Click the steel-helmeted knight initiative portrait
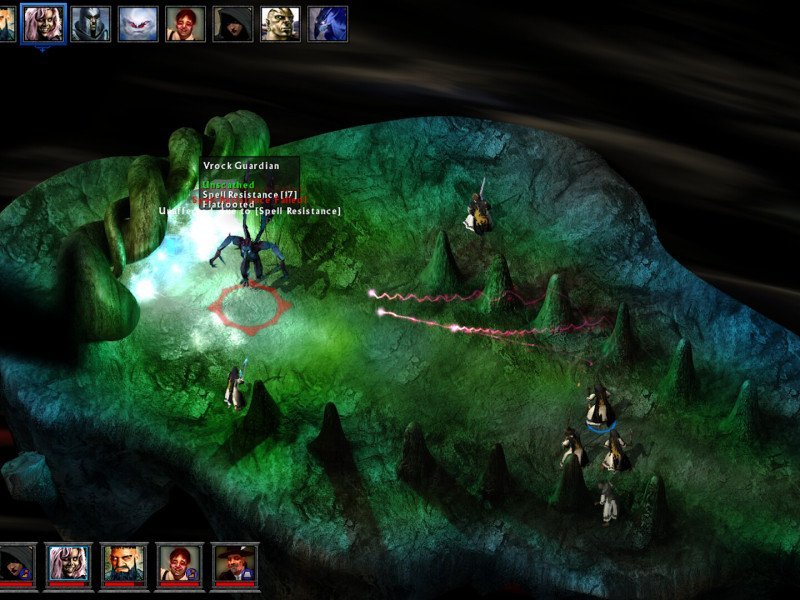Screen dimensions: 800x600 (91, 23)
